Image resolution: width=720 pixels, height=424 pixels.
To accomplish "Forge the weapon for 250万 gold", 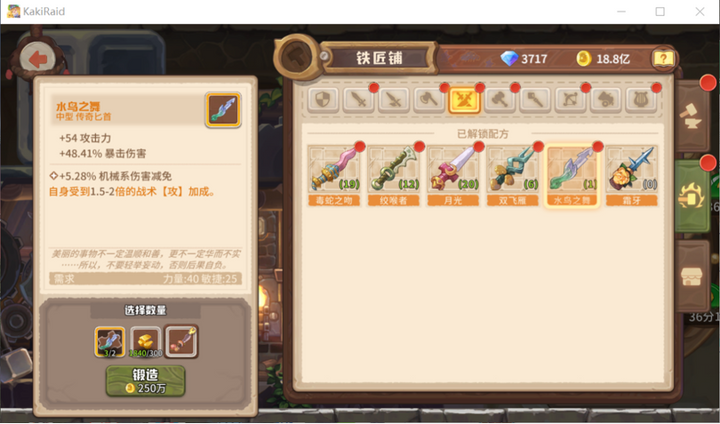I will pyautogui.click(x=146, y=379).
